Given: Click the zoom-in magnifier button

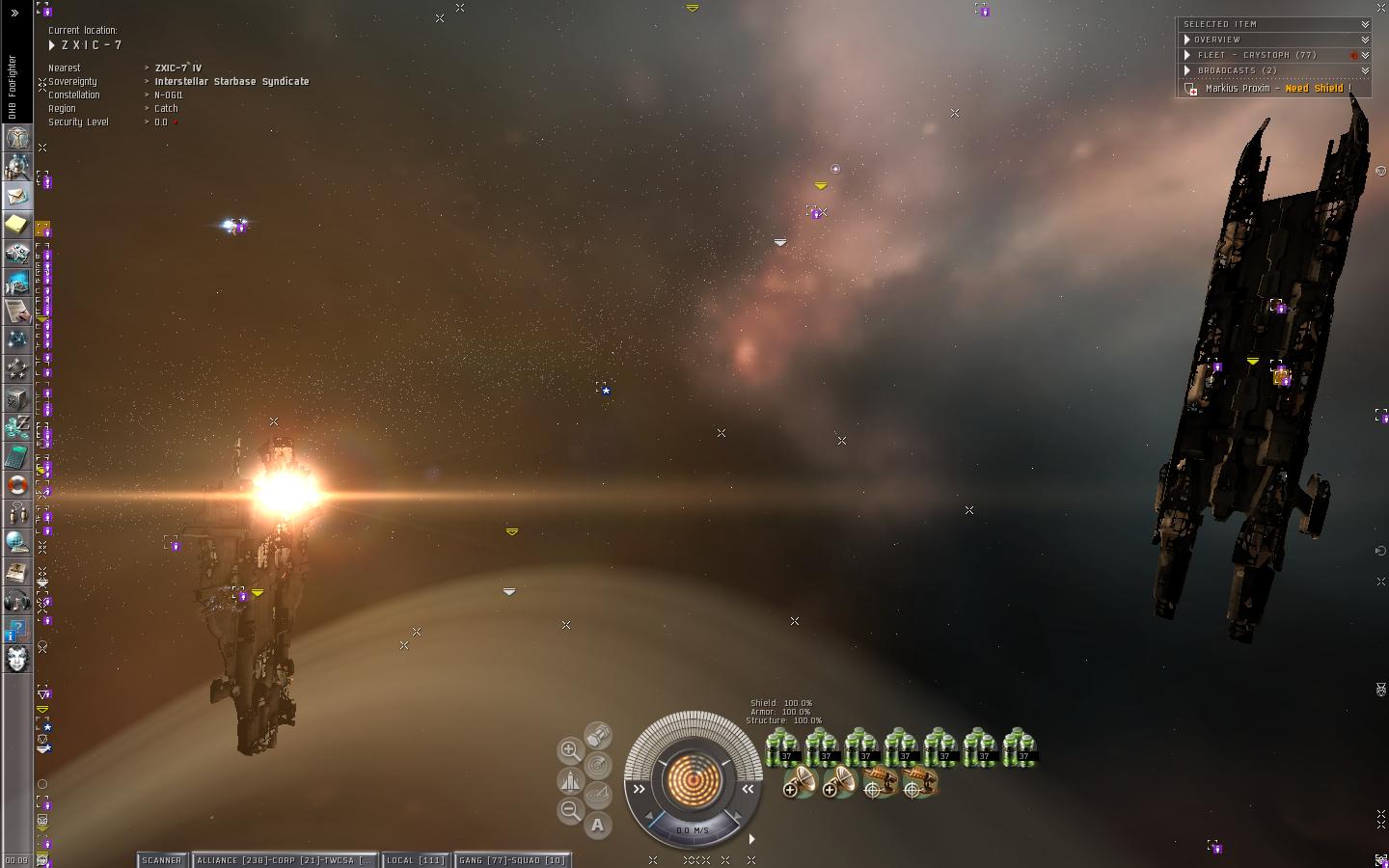Looking at the screenshot, I should pos(570,749).
